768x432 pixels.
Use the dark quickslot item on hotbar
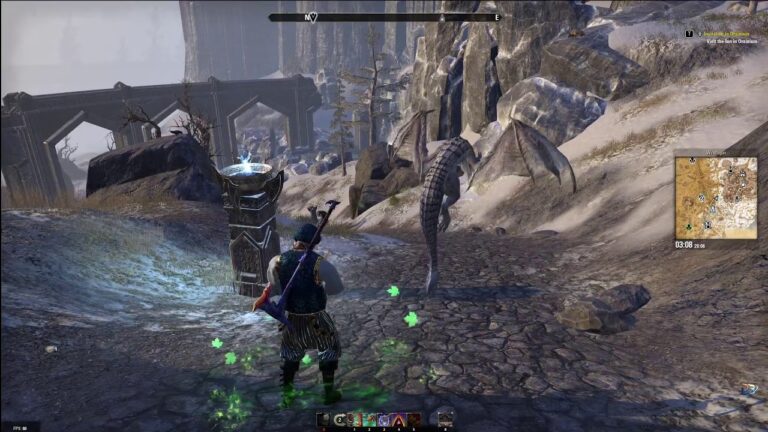pyautogui.click(x=323, y=419)
